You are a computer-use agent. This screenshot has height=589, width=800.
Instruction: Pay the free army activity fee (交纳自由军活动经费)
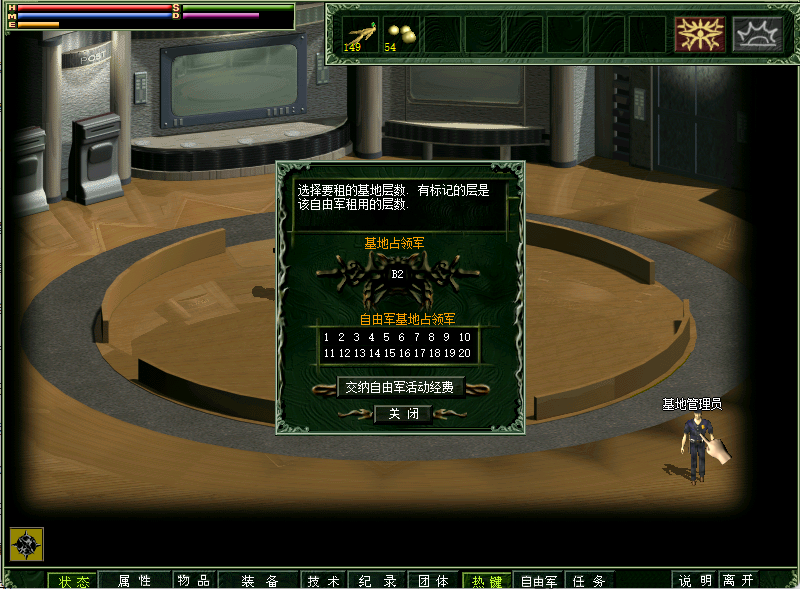[x=400, y=387]
